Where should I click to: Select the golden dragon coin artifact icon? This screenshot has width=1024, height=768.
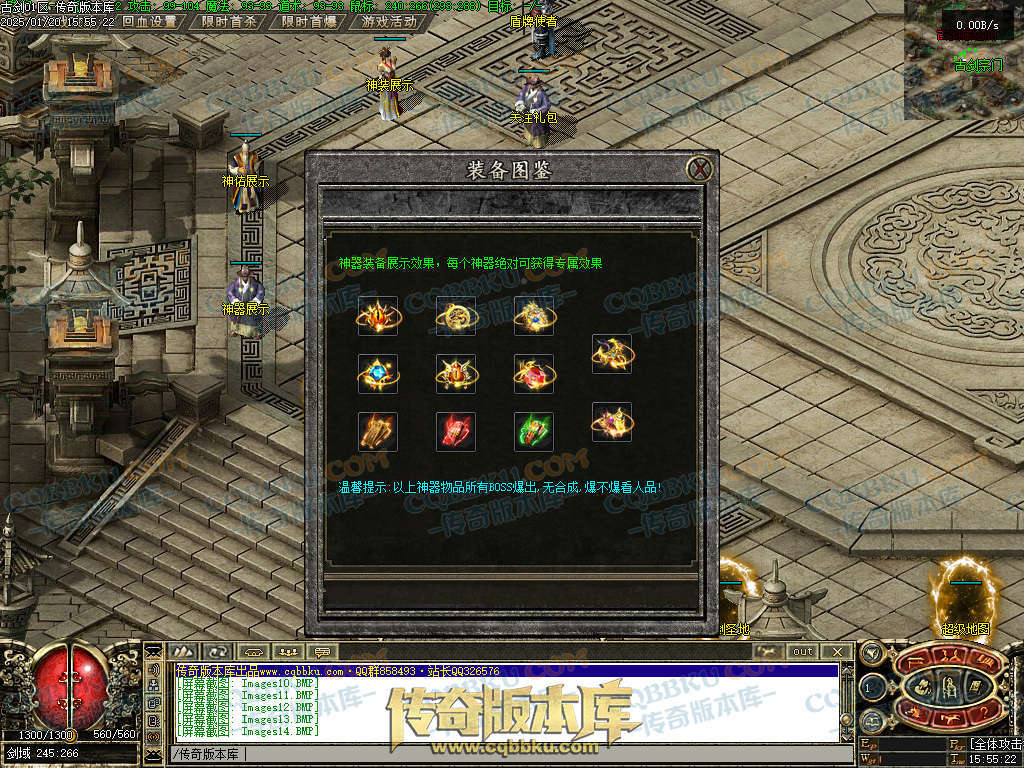(456, 316)
